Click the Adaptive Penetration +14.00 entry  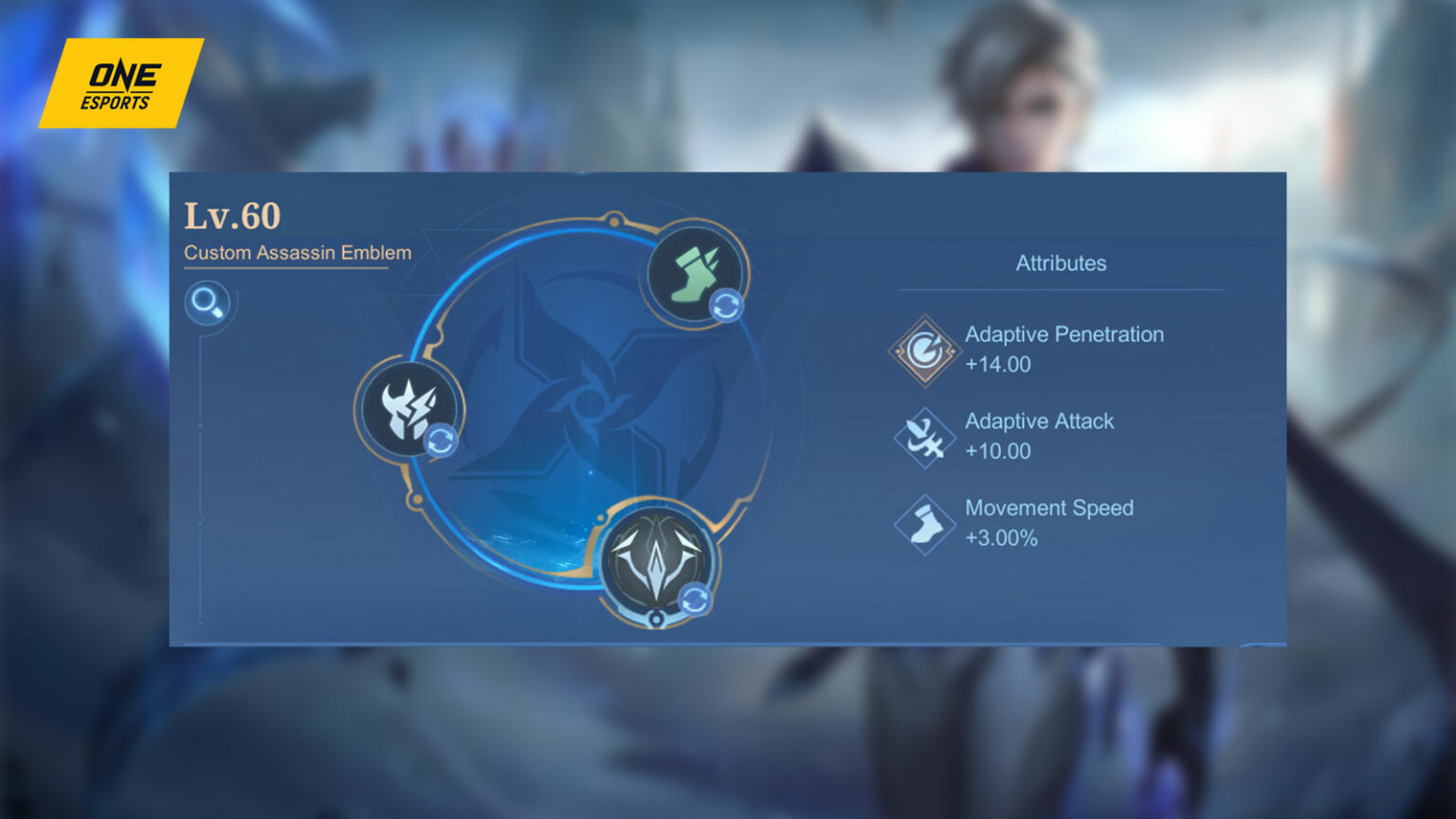[1064, 349]
